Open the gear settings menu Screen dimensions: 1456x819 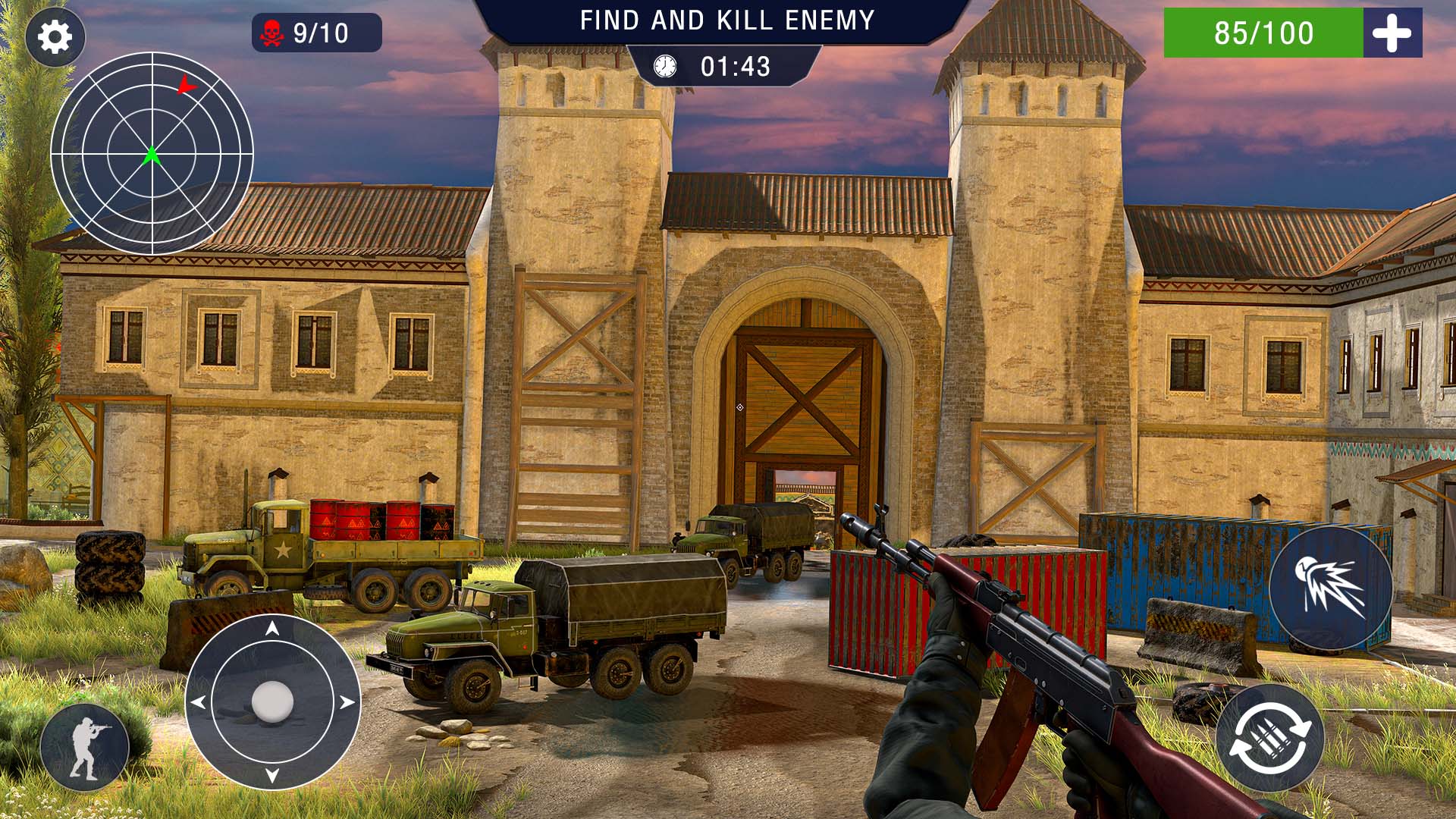coord(55,36)
